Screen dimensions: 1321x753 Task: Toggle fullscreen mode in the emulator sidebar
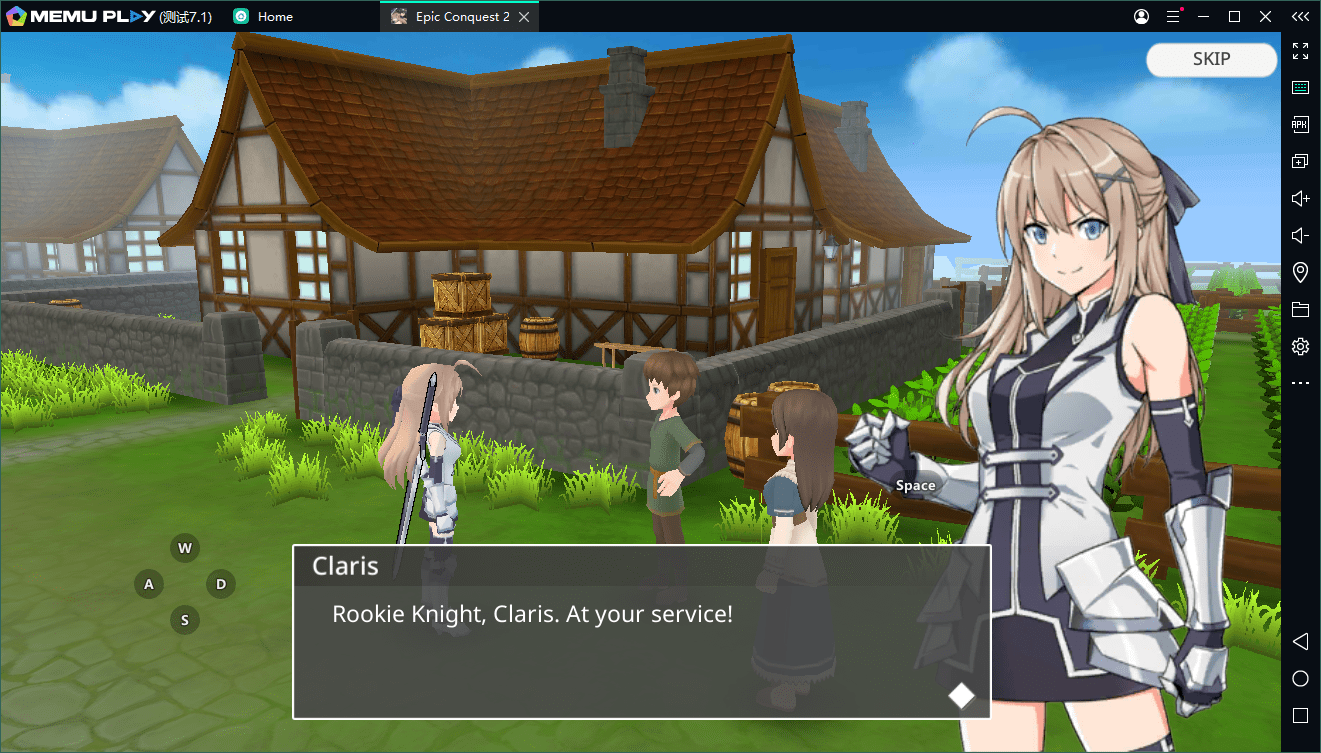pyautogui.click(x=1300, y=51)
